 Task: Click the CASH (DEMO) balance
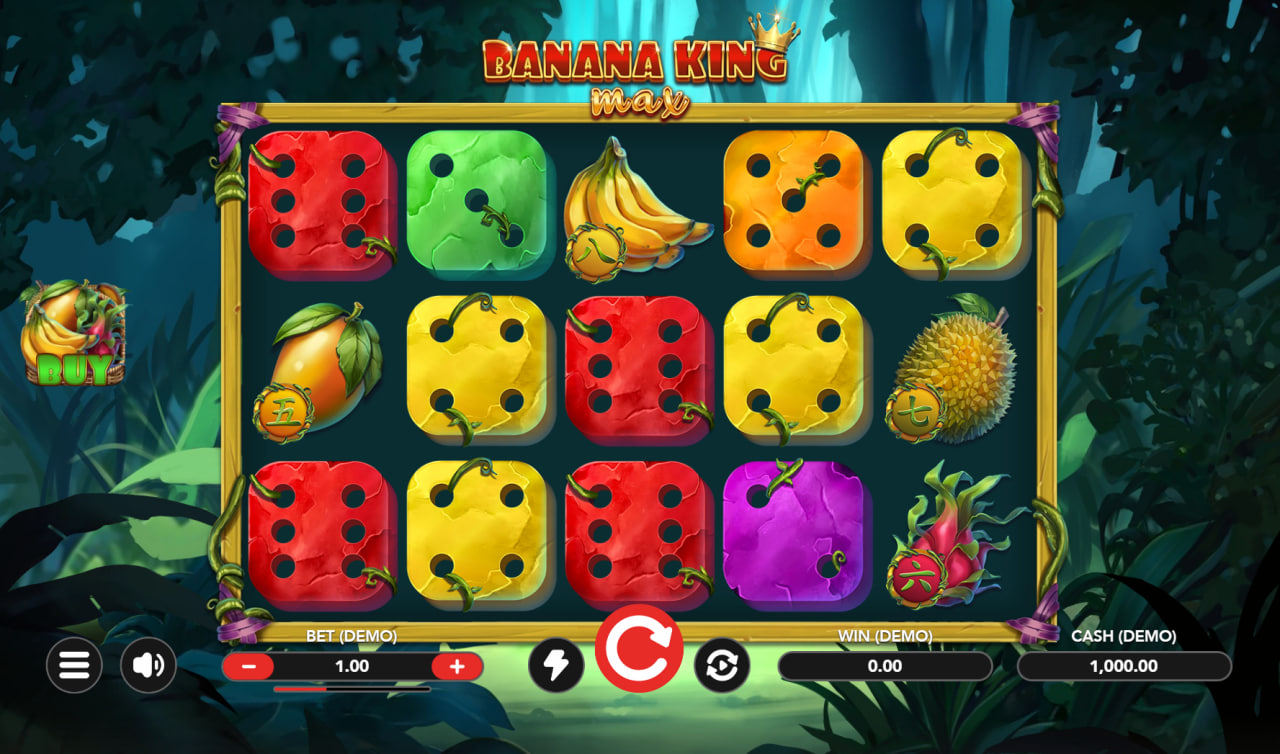[1125, 665]
